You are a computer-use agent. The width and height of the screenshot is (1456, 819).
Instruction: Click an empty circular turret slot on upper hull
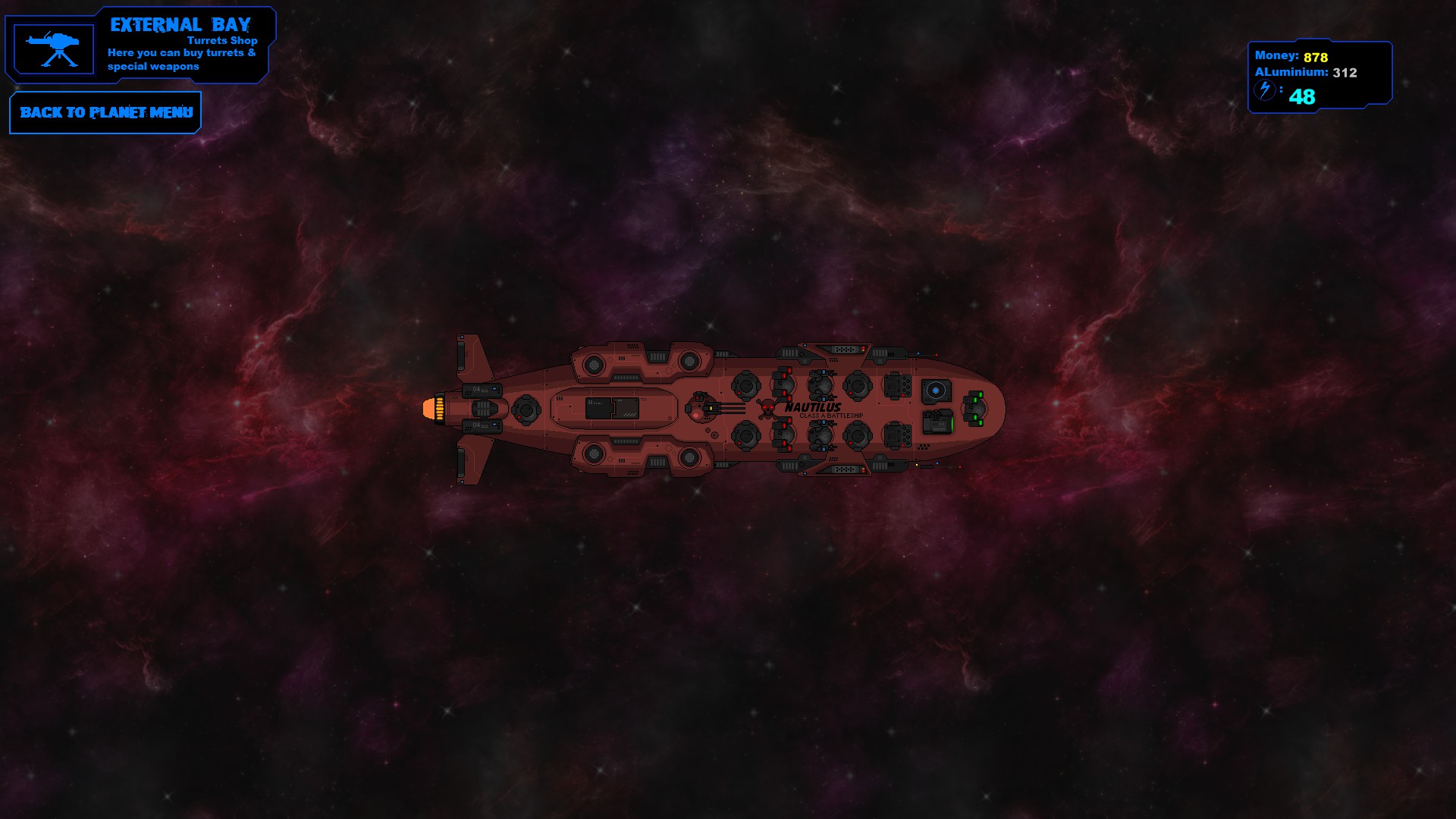(747, 387)
